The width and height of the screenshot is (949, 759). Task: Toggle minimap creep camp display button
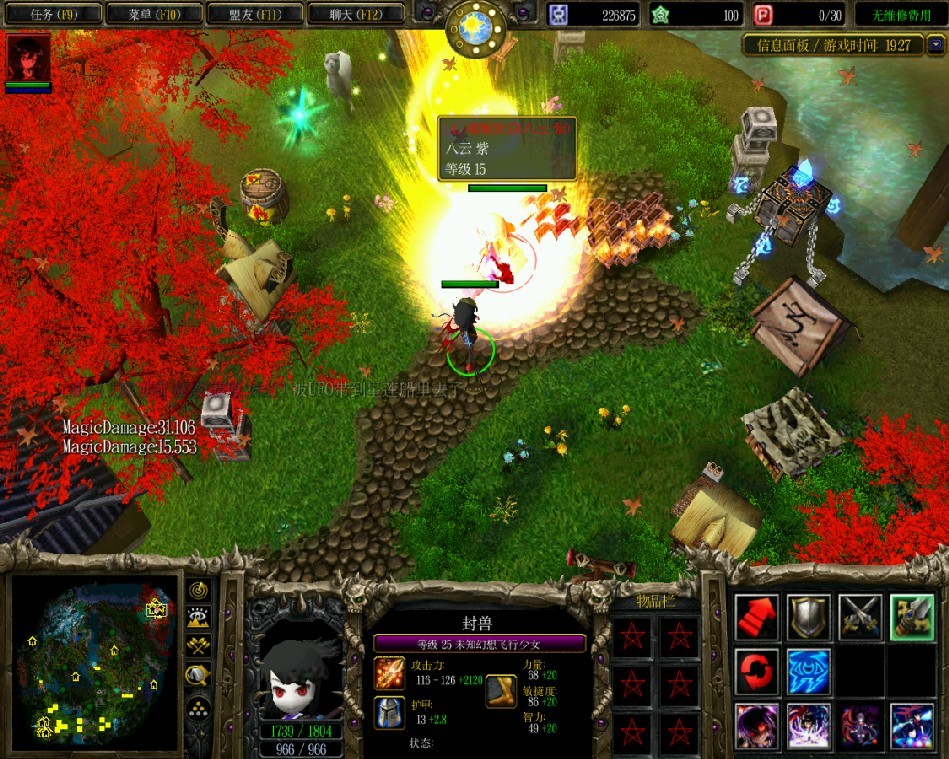pos(198,676)
